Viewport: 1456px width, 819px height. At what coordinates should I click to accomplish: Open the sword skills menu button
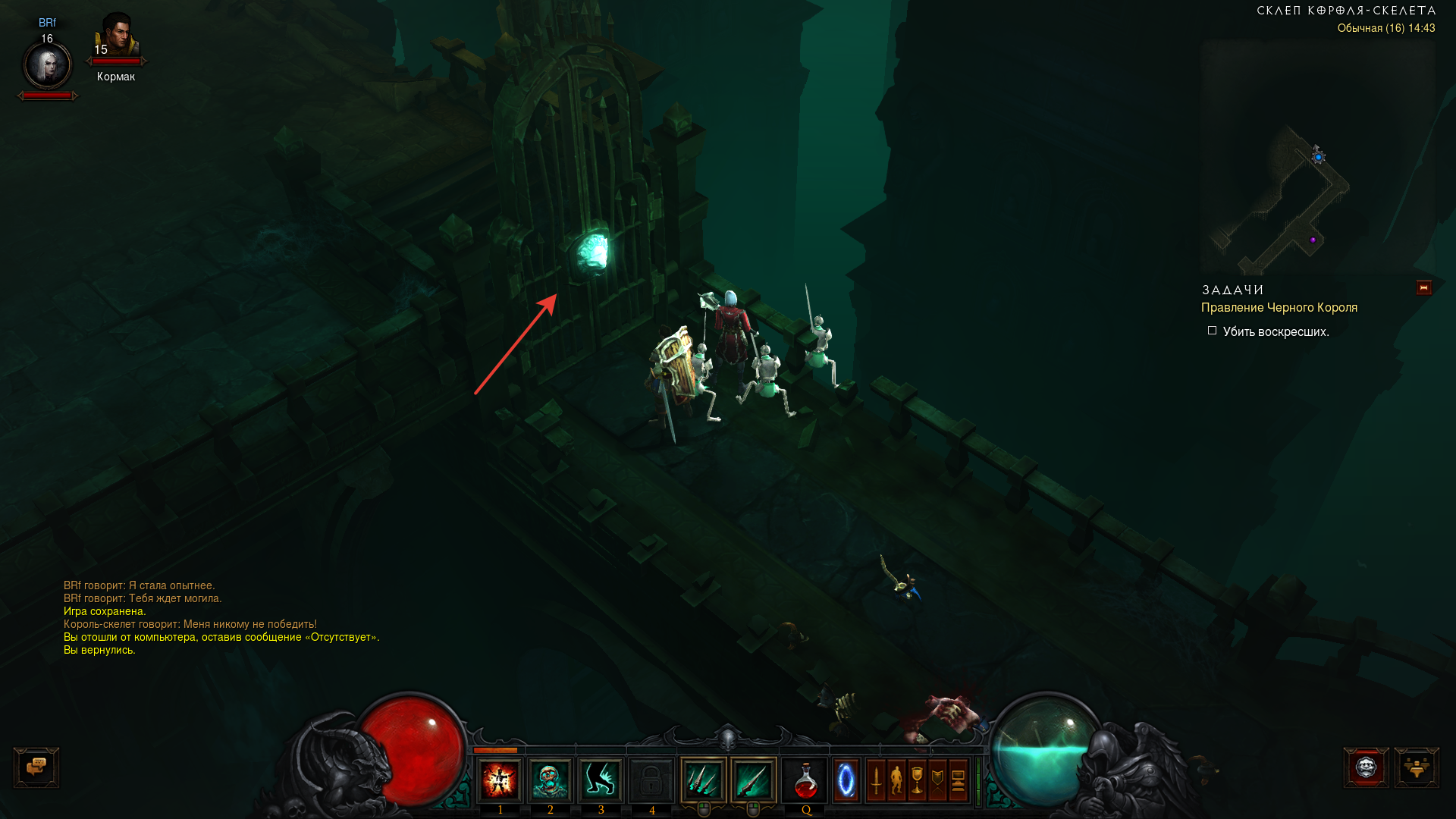coord(877,780)
